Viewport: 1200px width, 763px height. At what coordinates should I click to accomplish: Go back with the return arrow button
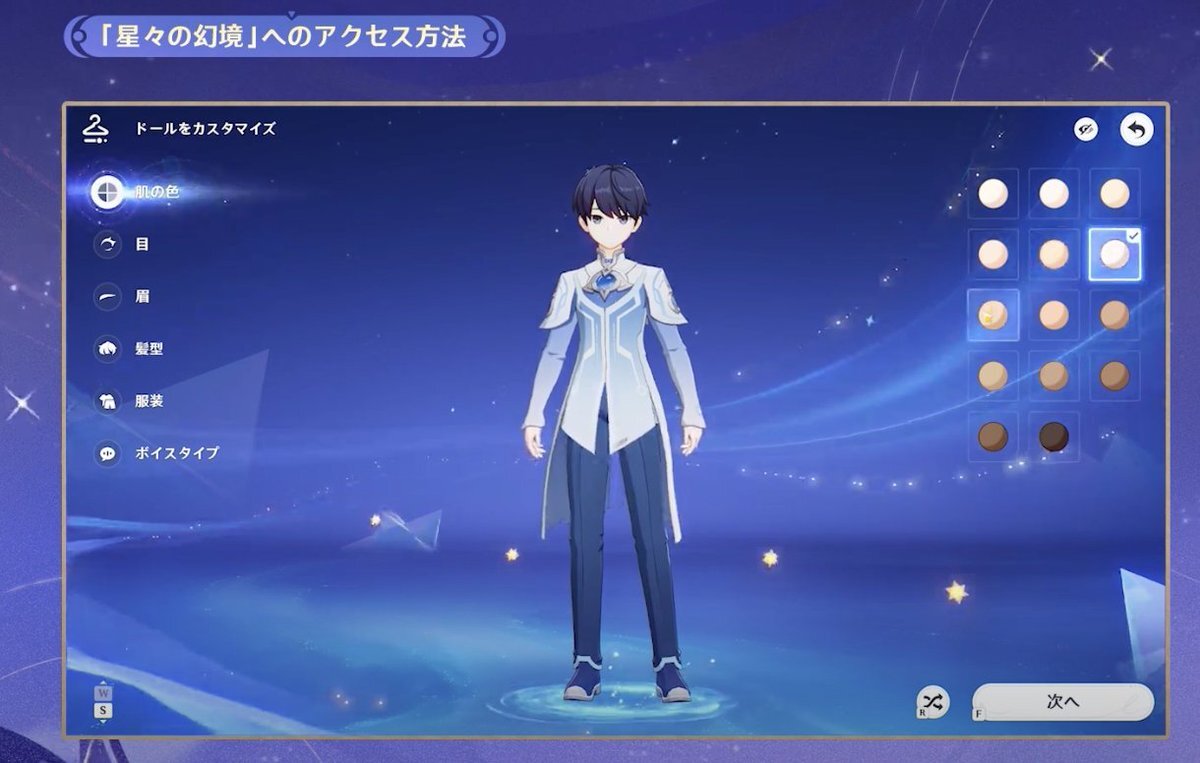pyautogui.click(x=1136, y=129)
